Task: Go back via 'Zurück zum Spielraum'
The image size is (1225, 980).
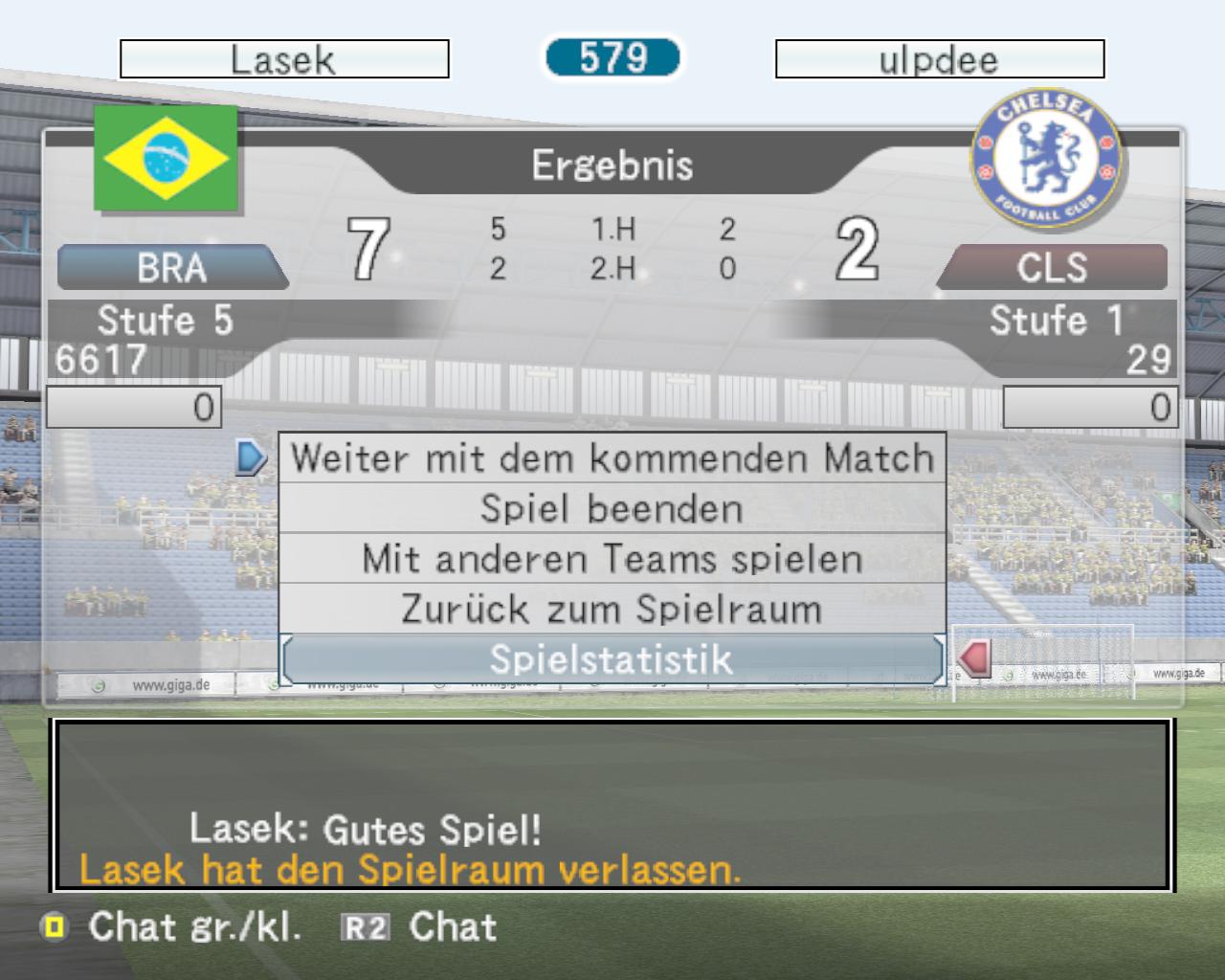Action: pos(612,609)
